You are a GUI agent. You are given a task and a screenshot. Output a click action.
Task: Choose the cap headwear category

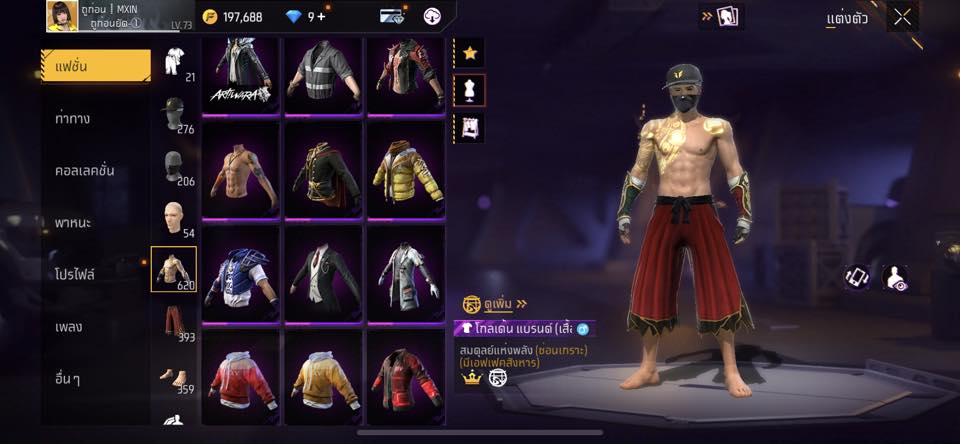pos(173,112)
